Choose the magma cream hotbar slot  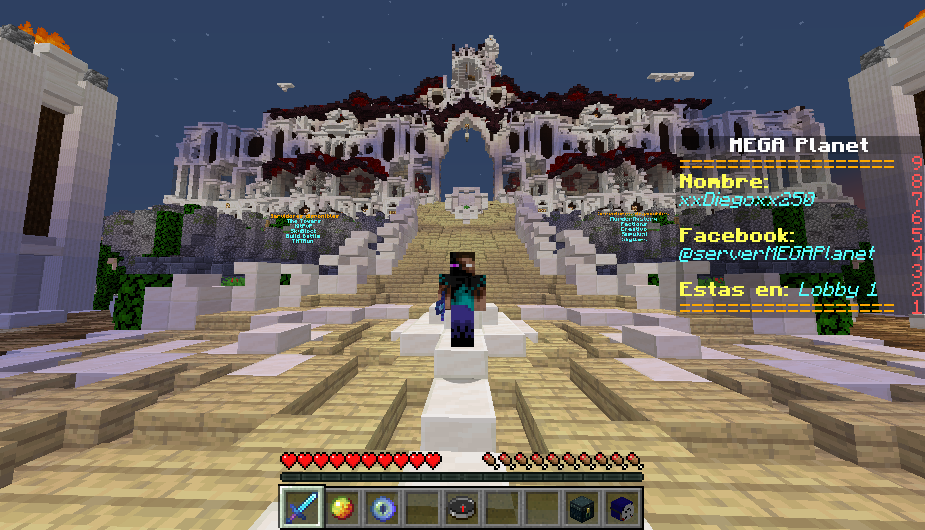click(x=341, y=507)
